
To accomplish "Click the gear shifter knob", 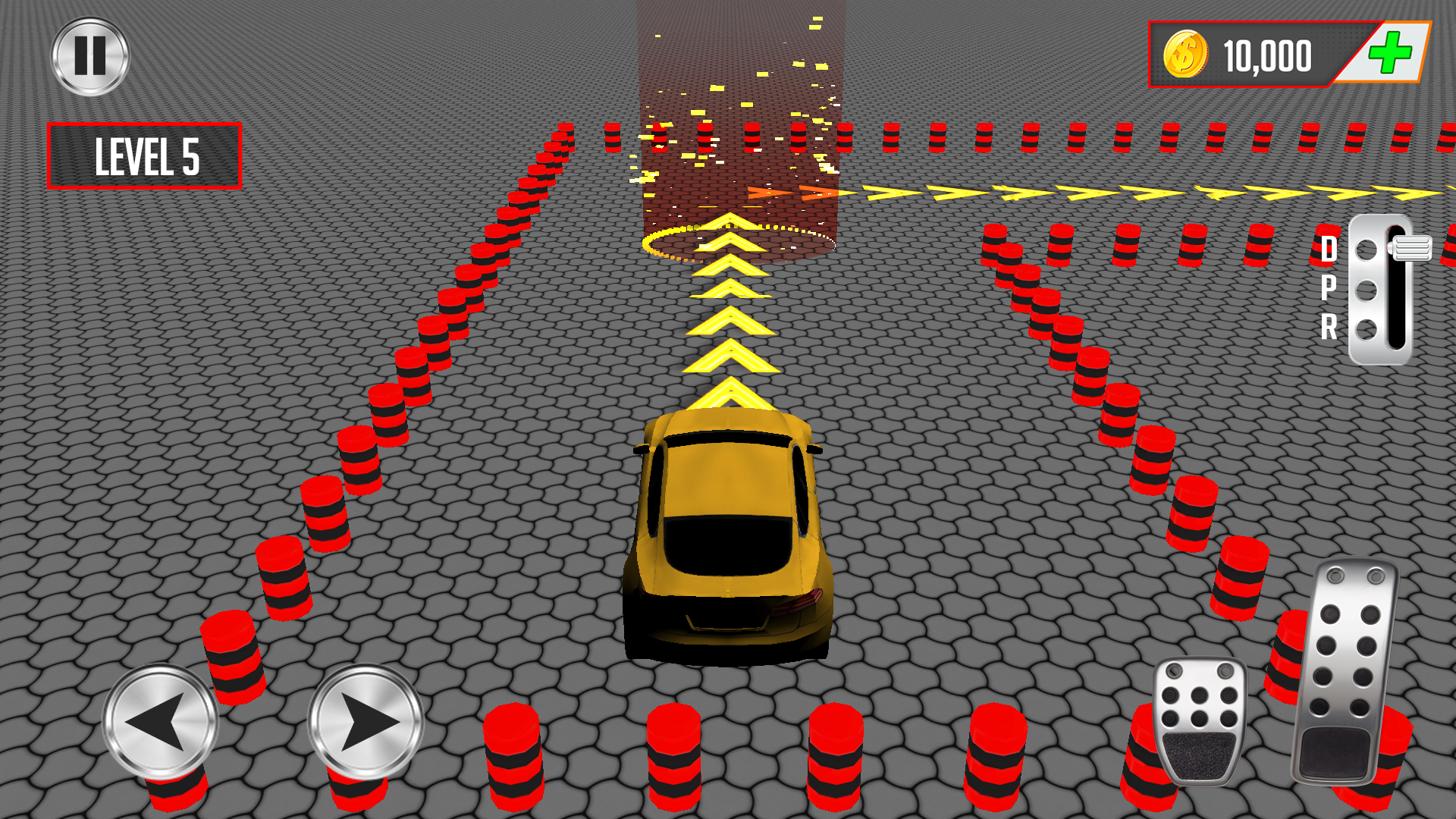I will (x=1410, y=250).
